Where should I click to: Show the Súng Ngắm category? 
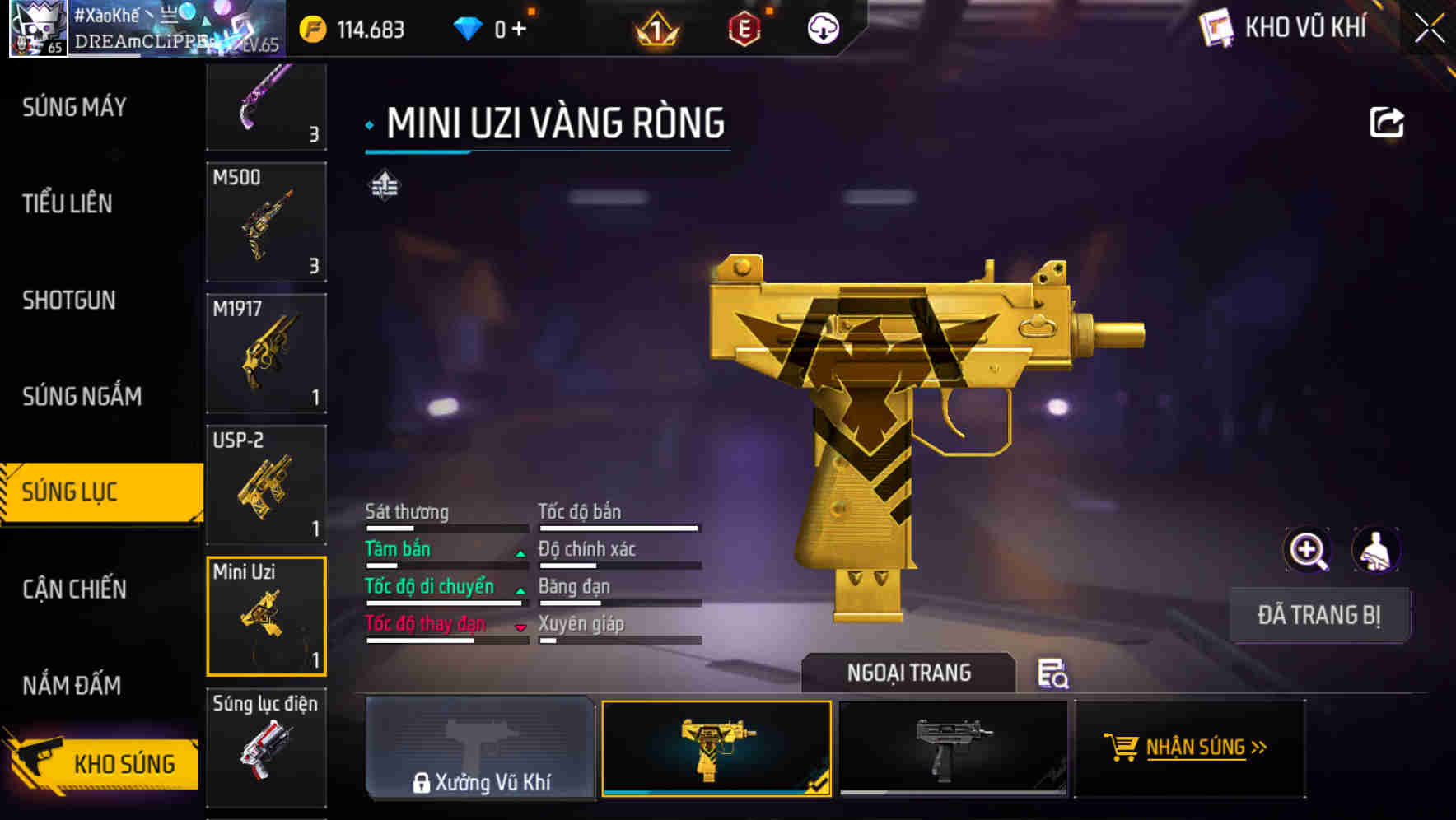pos(82,397)
